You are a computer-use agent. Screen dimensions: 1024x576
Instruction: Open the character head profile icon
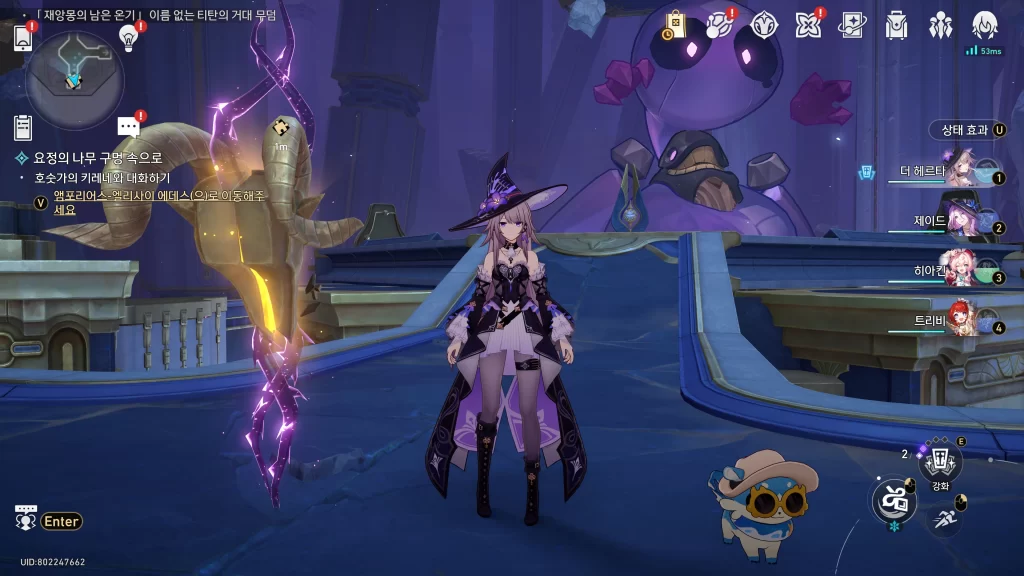[985, 25]
